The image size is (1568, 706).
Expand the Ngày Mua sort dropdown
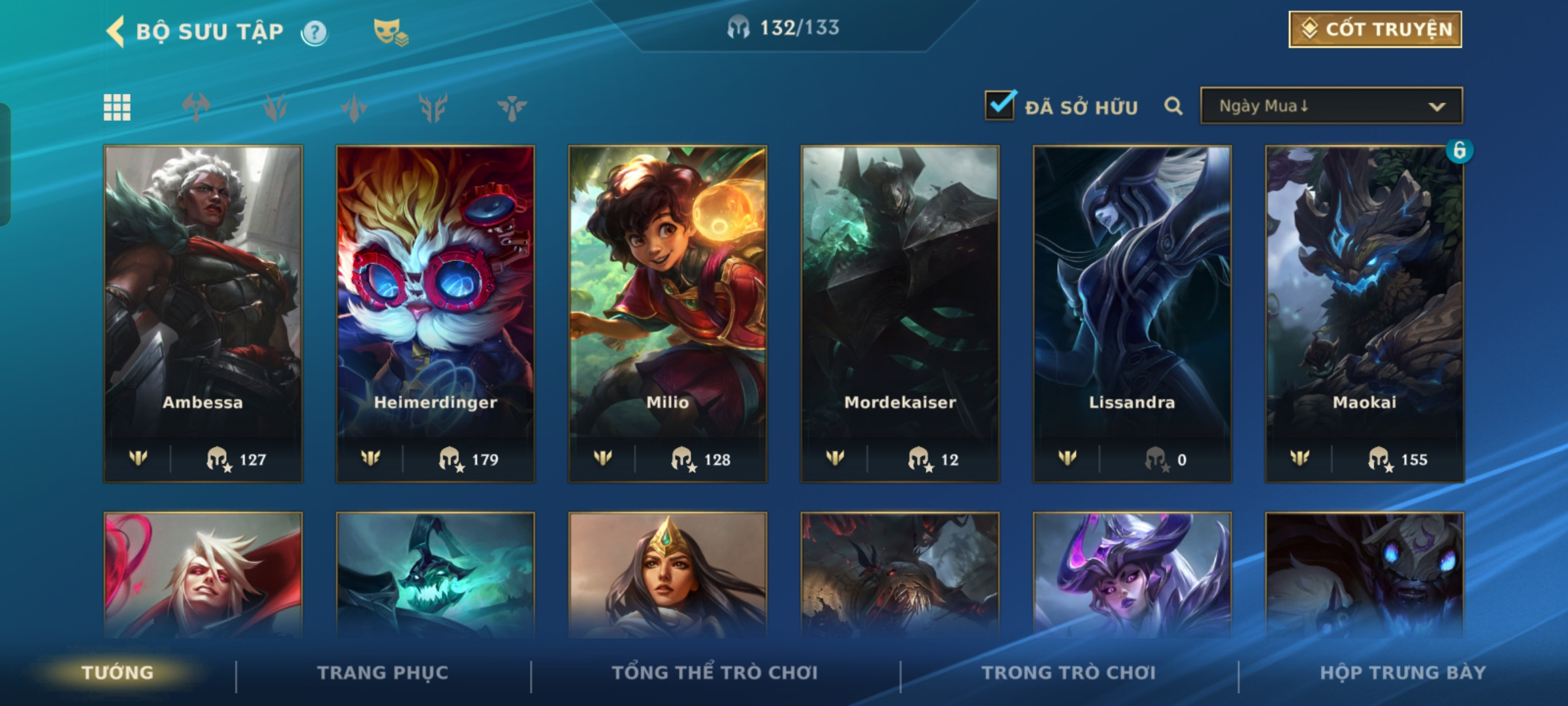pos(1331,106)
